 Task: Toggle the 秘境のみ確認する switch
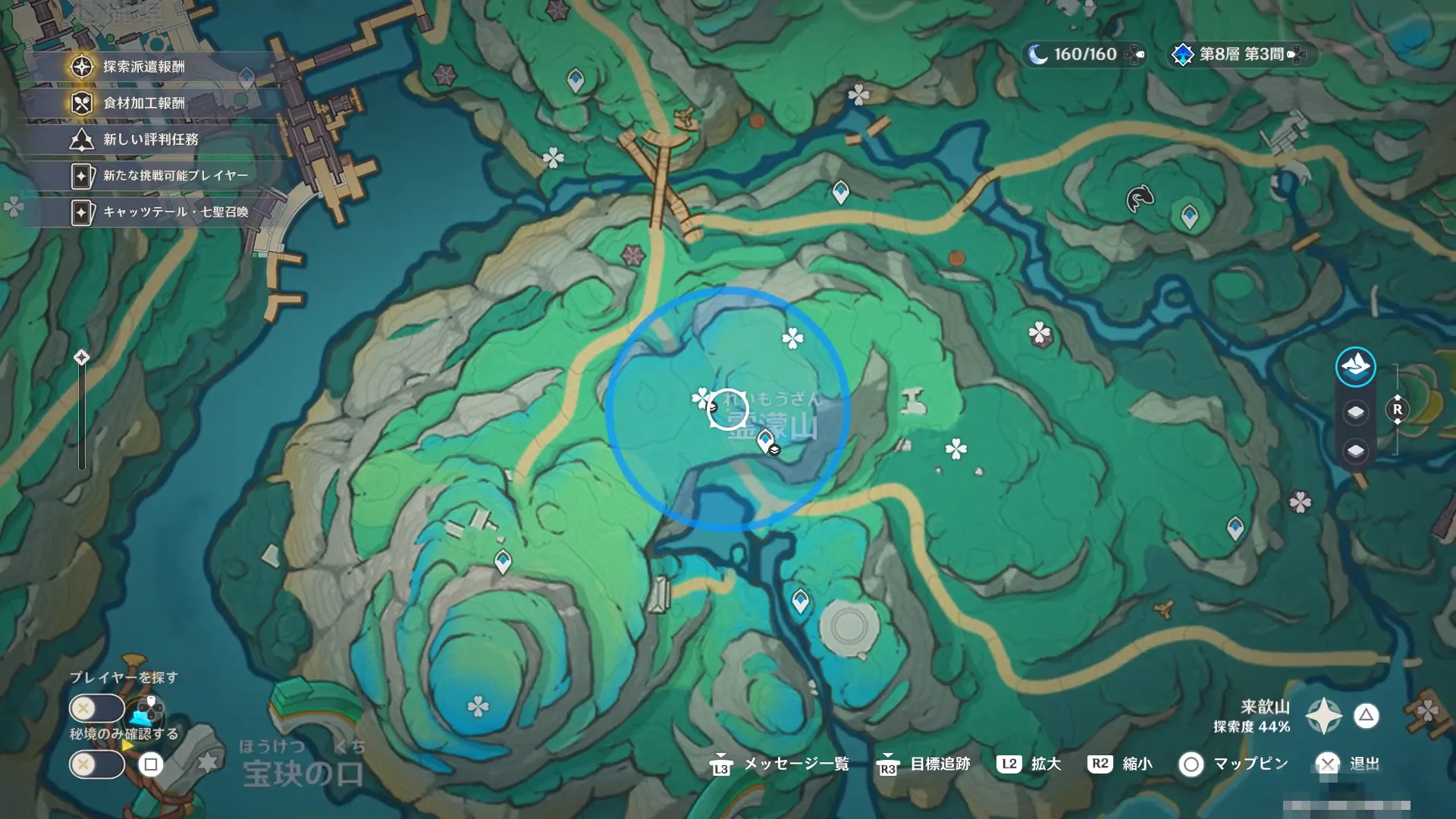[x=96, y=764]
